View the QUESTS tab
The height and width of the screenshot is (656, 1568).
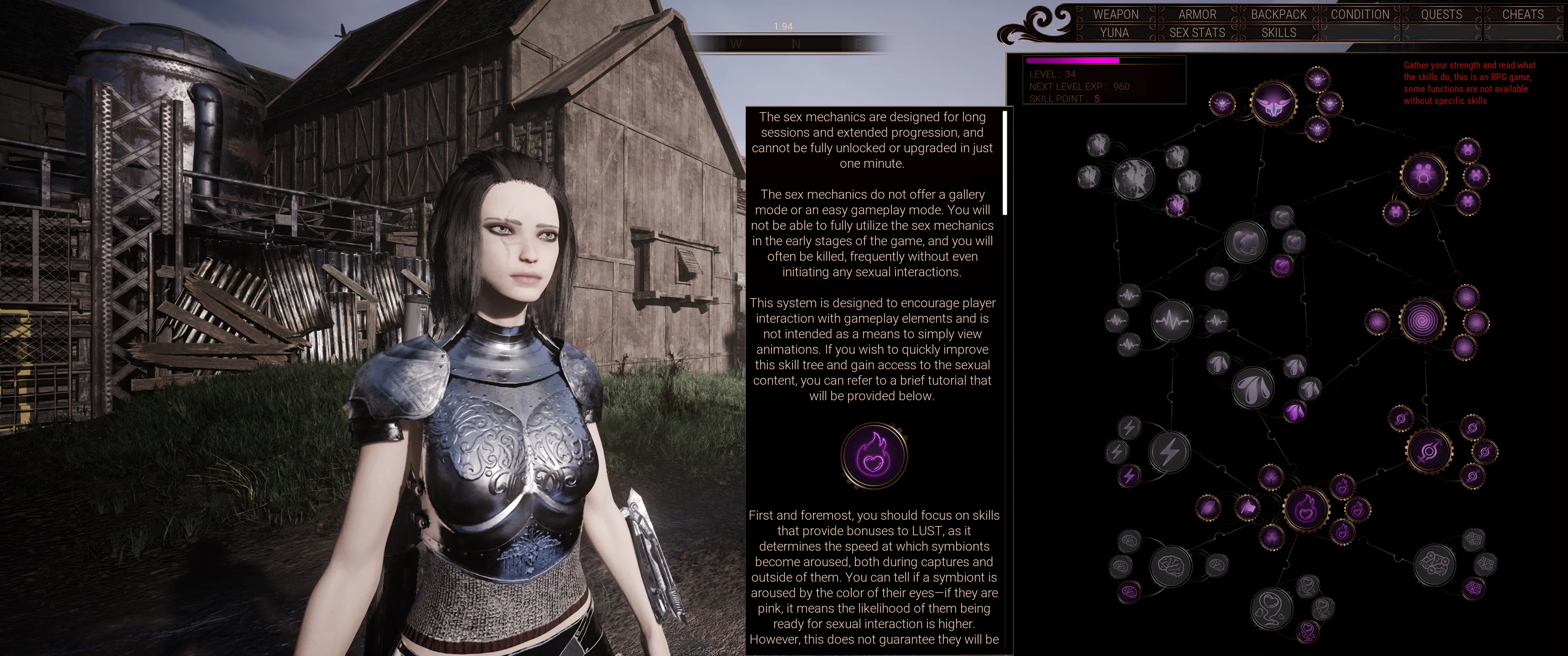1441,14
